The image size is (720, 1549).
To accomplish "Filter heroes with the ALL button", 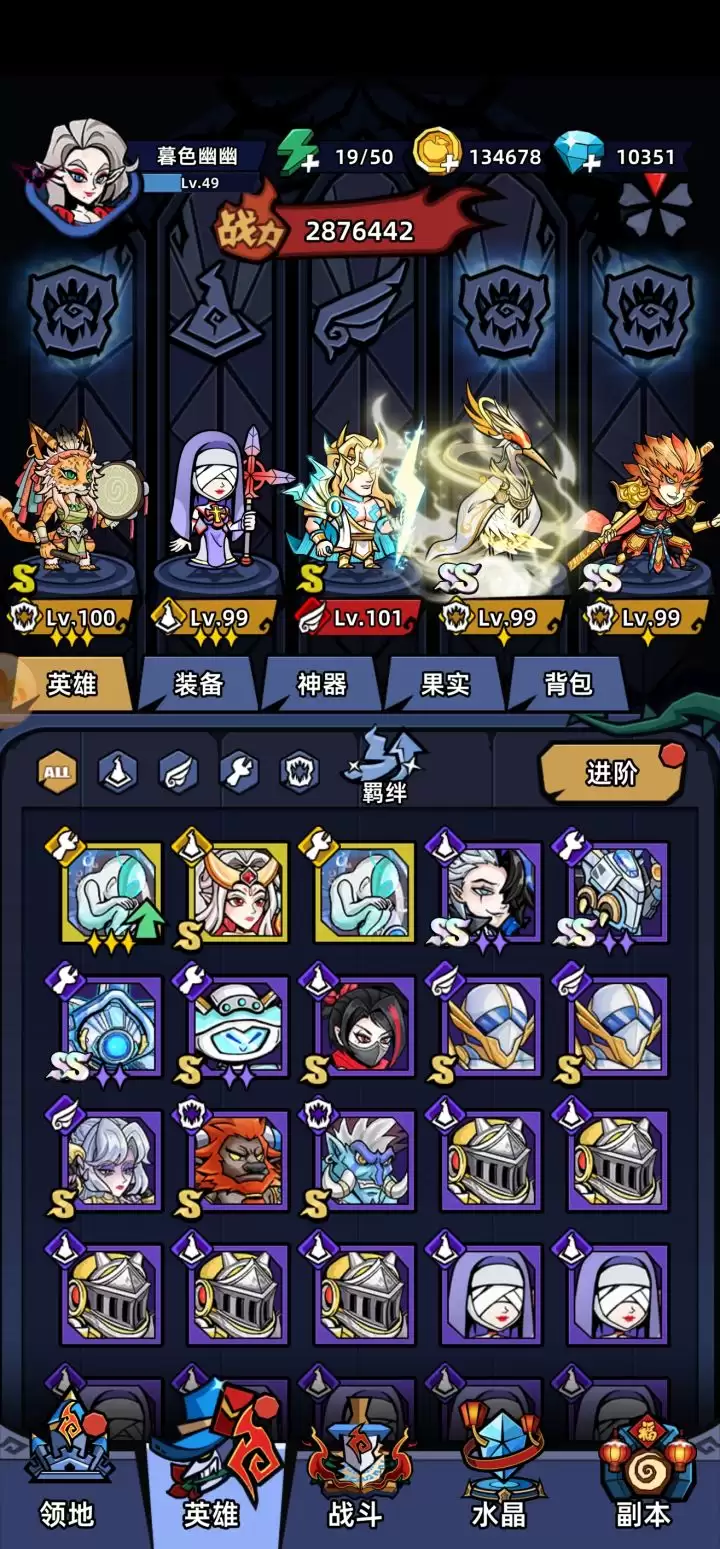I will (x=57, y=772).
